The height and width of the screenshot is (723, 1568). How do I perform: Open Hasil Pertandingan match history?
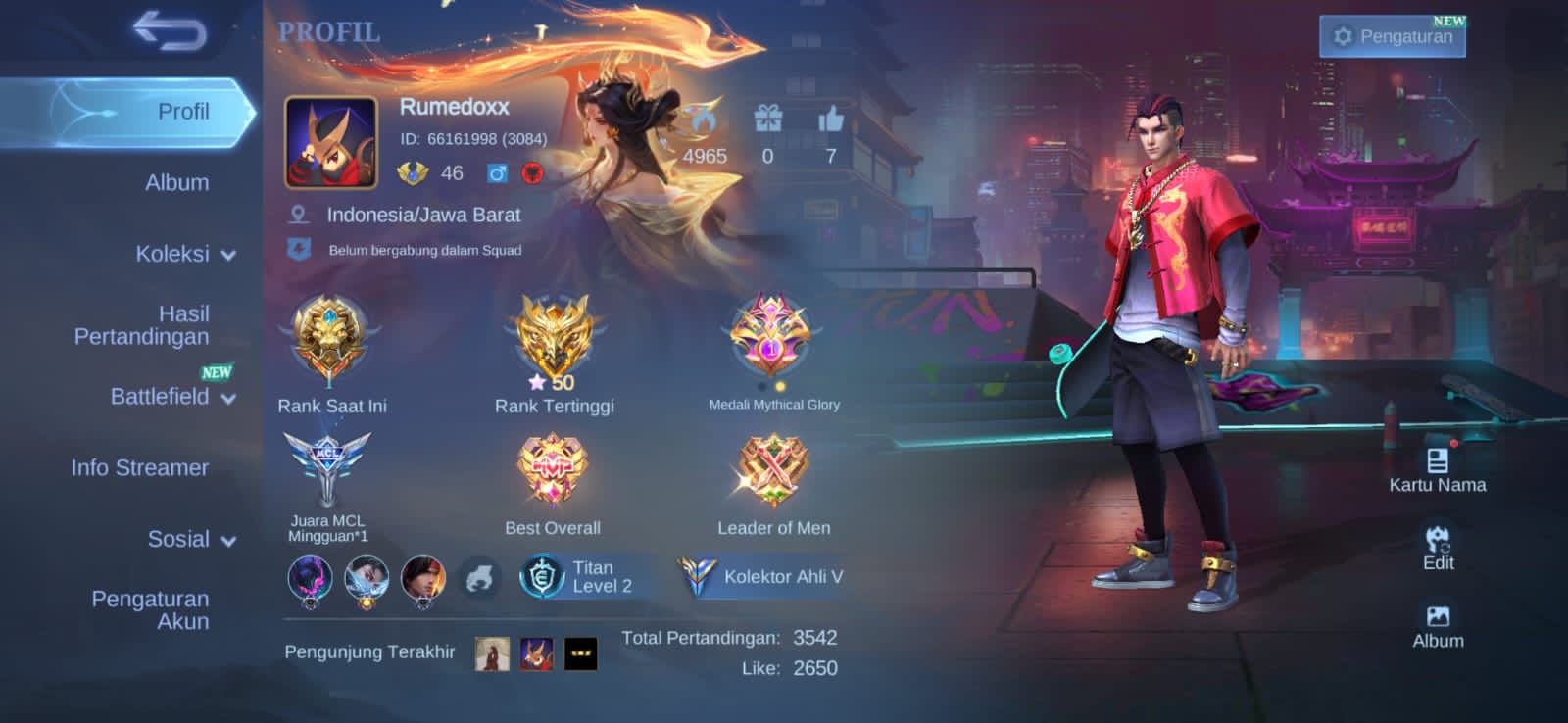(x=142, y=325)
